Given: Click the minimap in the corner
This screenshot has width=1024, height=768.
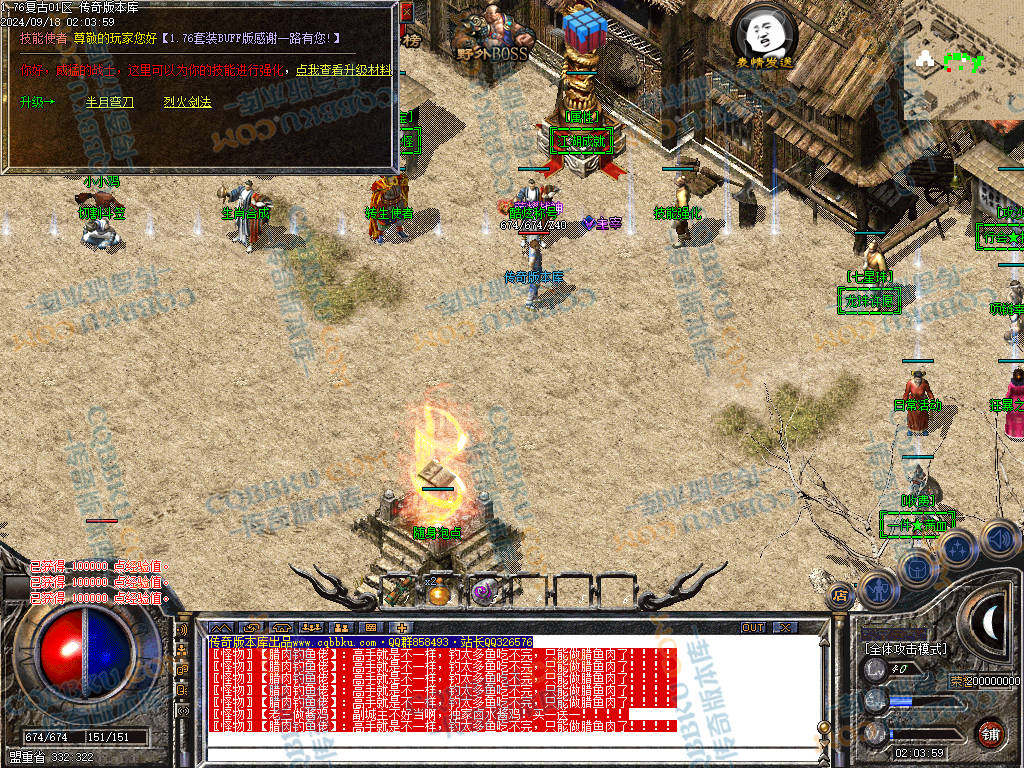Looking at the screenshot, I should click(963, 58).
